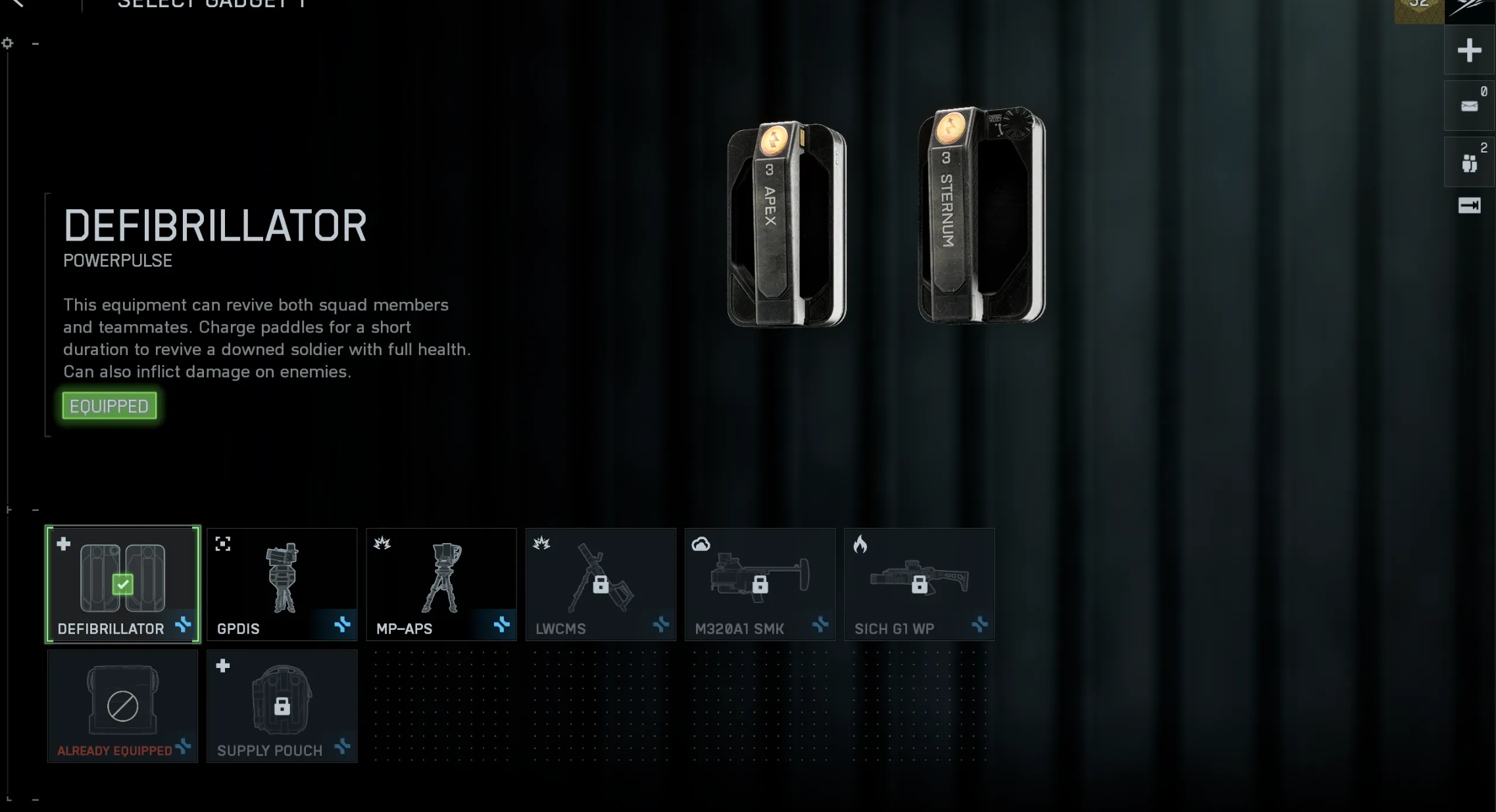The width and height of the screenshot is (1496, 812).
Task: Choose the GPDIS gadget
Action: [282, 584]
